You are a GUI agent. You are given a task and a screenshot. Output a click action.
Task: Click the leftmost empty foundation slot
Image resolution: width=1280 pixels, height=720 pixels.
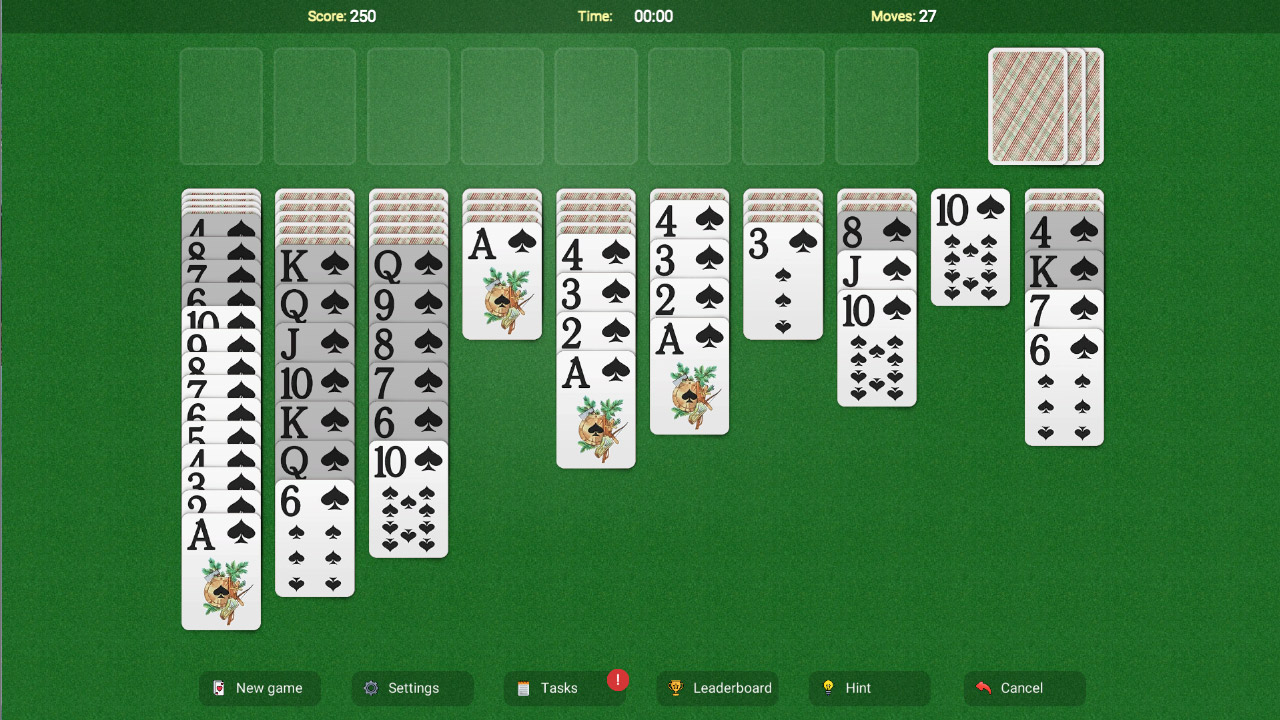(220, 107)
